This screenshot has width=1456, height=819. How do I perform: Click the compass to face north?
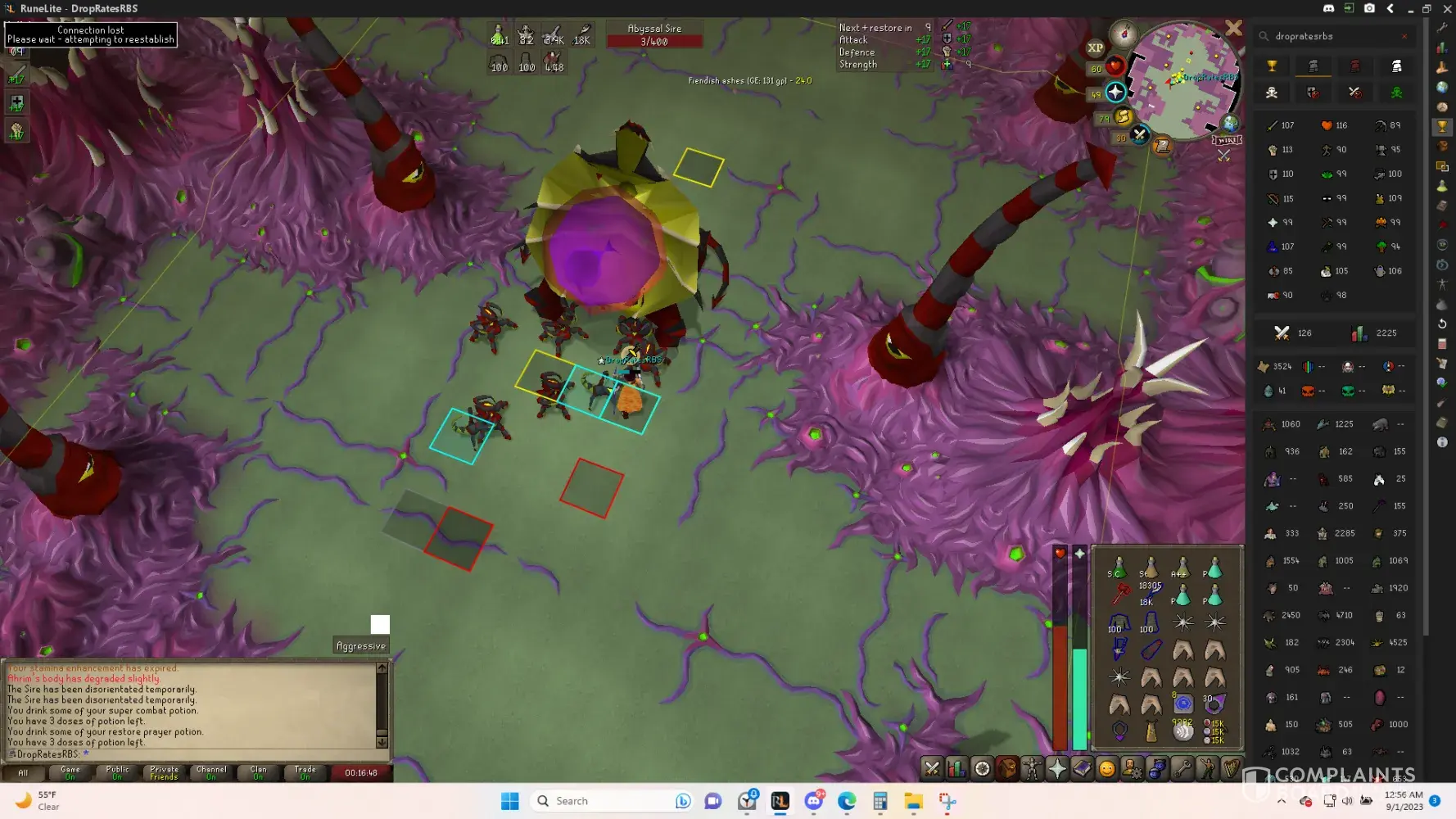[x=1124, y=34]
